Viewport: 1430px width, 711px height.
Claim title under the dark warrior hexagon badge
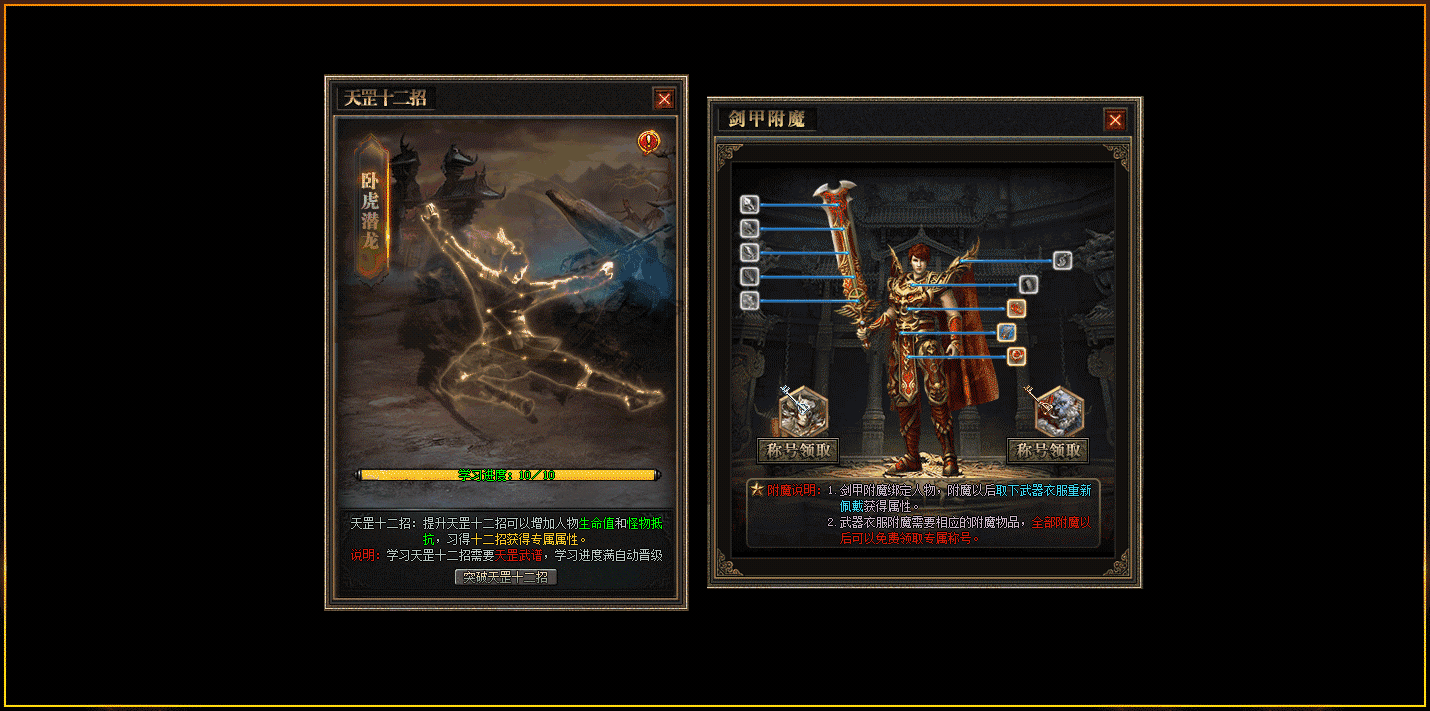click(x=798, y=450)
